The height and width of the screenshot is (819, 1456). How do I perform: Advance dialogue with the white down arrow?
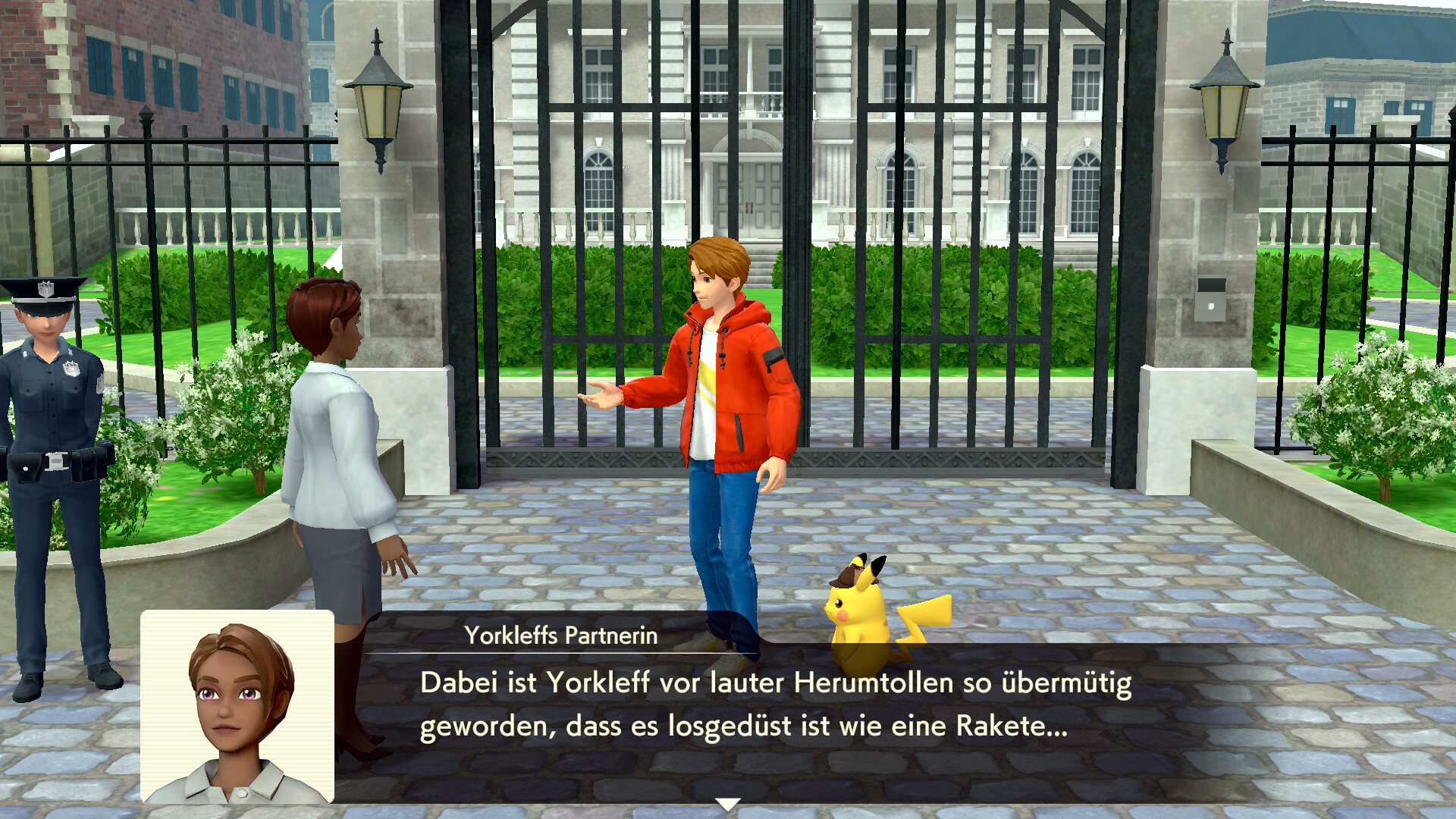(x=727, y=804)
